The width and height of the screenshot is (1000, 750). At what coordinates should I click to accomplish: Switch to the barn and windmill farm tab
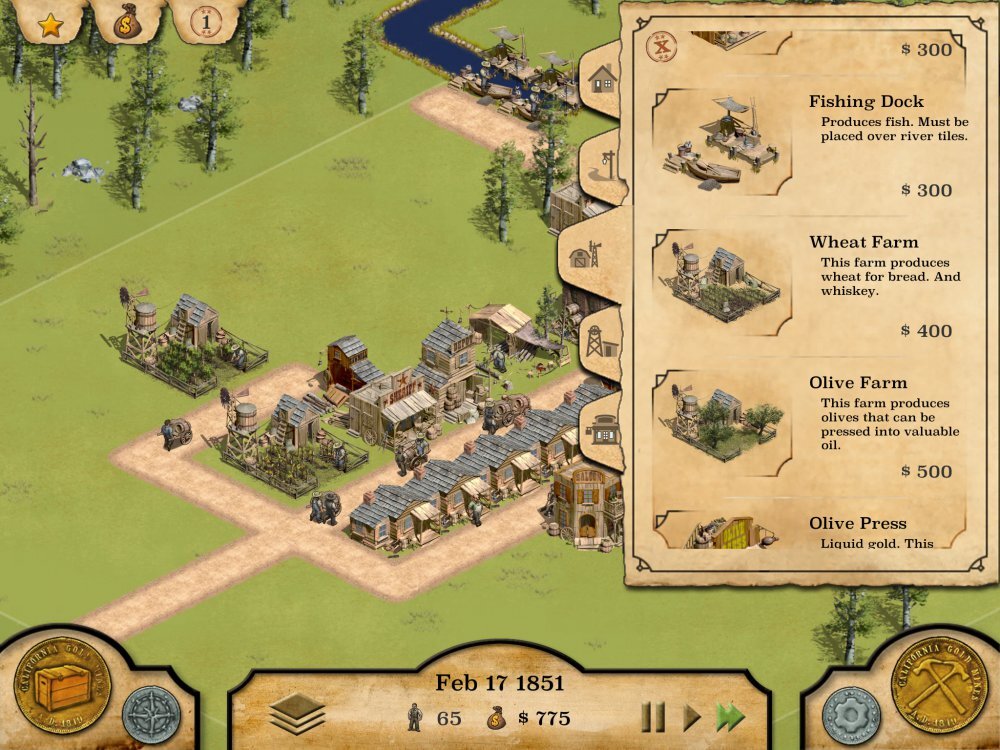point(585,255)
